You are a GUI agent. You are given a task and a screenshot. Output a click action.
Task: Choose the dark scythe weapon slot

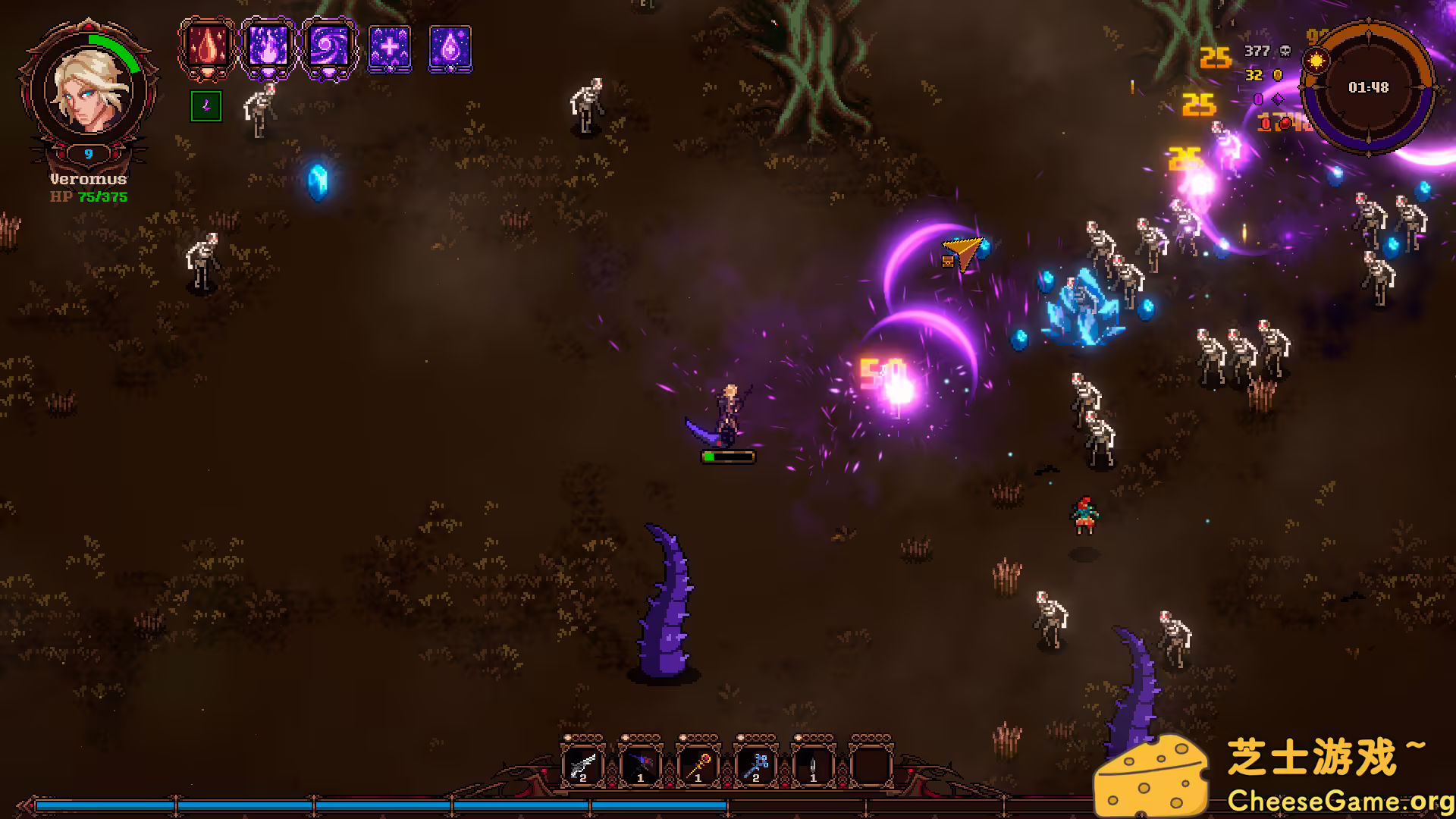(x=640, y=766)
